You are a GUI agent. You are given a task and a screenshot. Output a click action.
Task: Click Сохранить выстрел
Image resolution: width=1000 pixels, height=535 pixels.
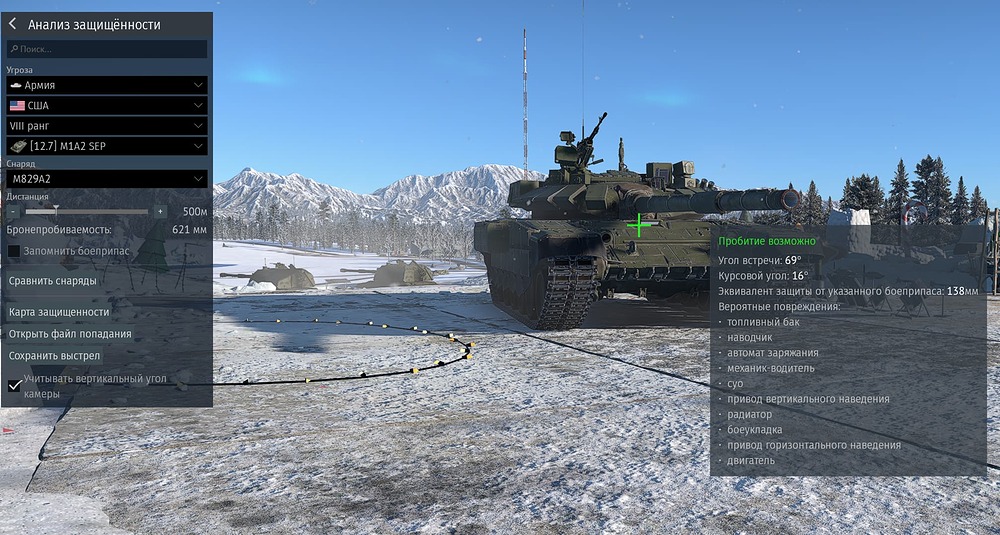[x=55, y=356]
